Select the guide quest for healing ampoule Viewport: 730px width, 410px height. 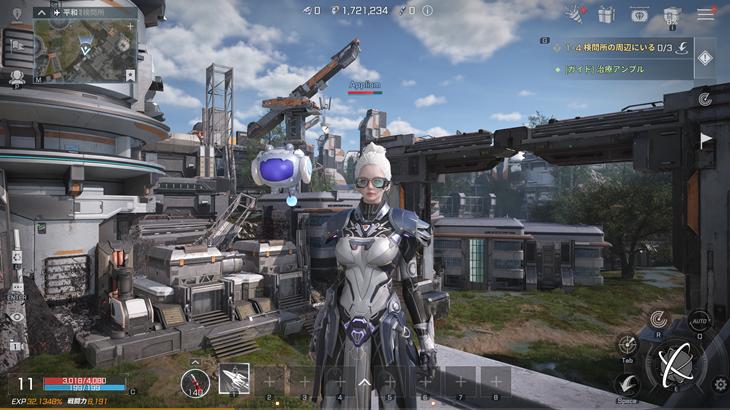[x=610, y=69]
